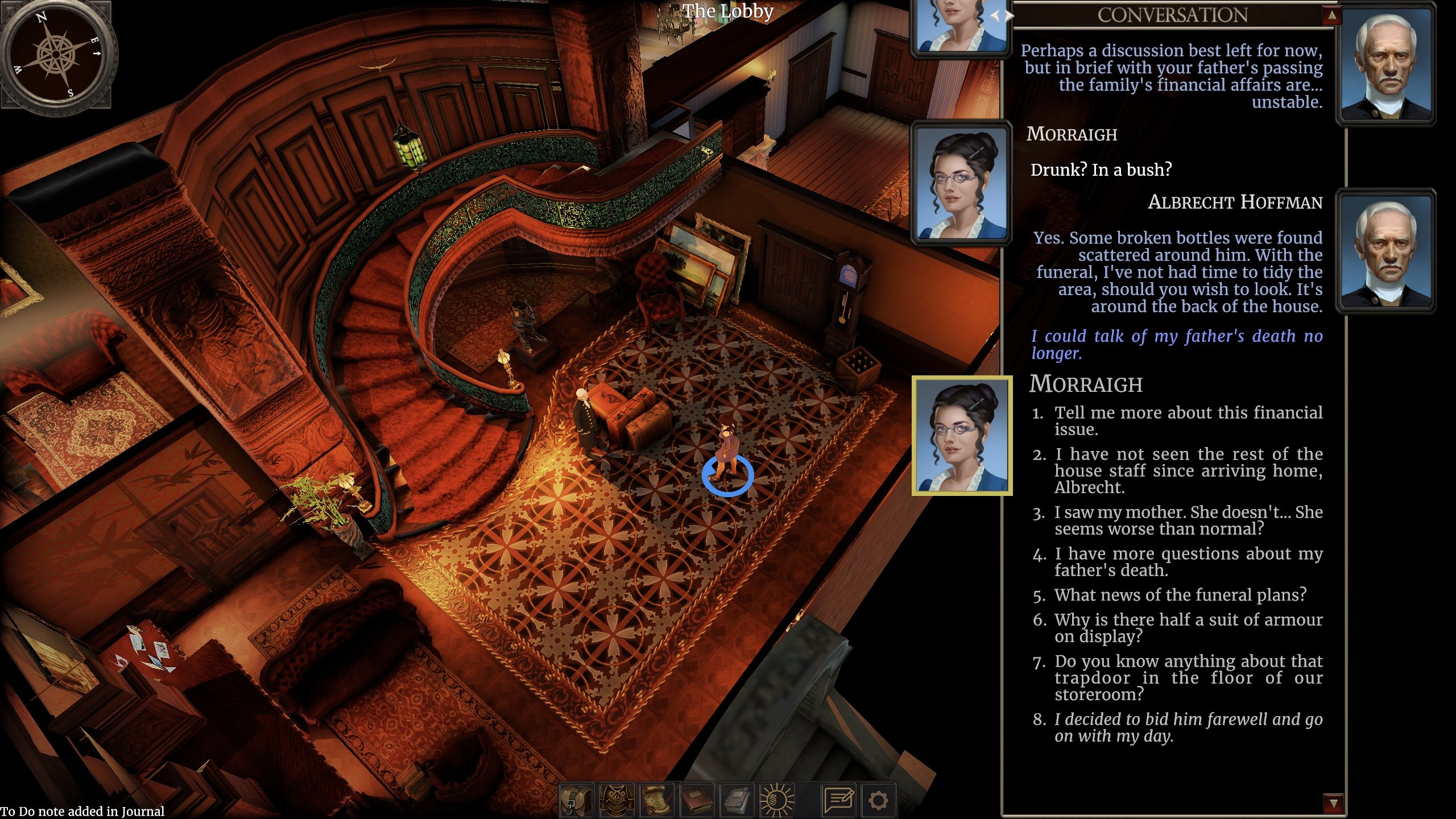The width and height of the screenshot is (1456, 819).
Task: Pick 'I decided to bid him farewell'
Action: [x=1189, y=727]
